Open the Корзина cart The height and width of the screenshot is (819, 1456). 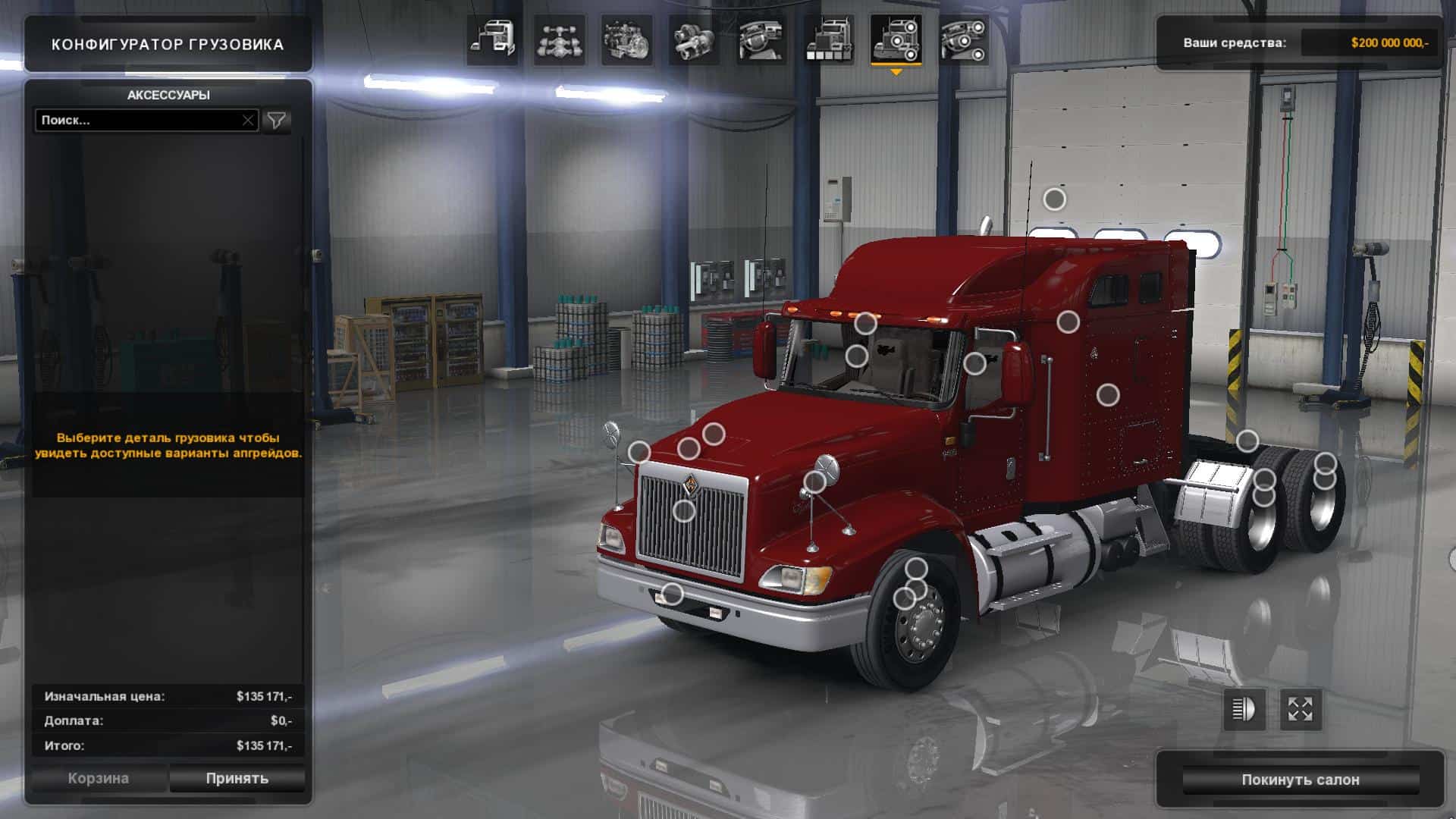(99, 778)
